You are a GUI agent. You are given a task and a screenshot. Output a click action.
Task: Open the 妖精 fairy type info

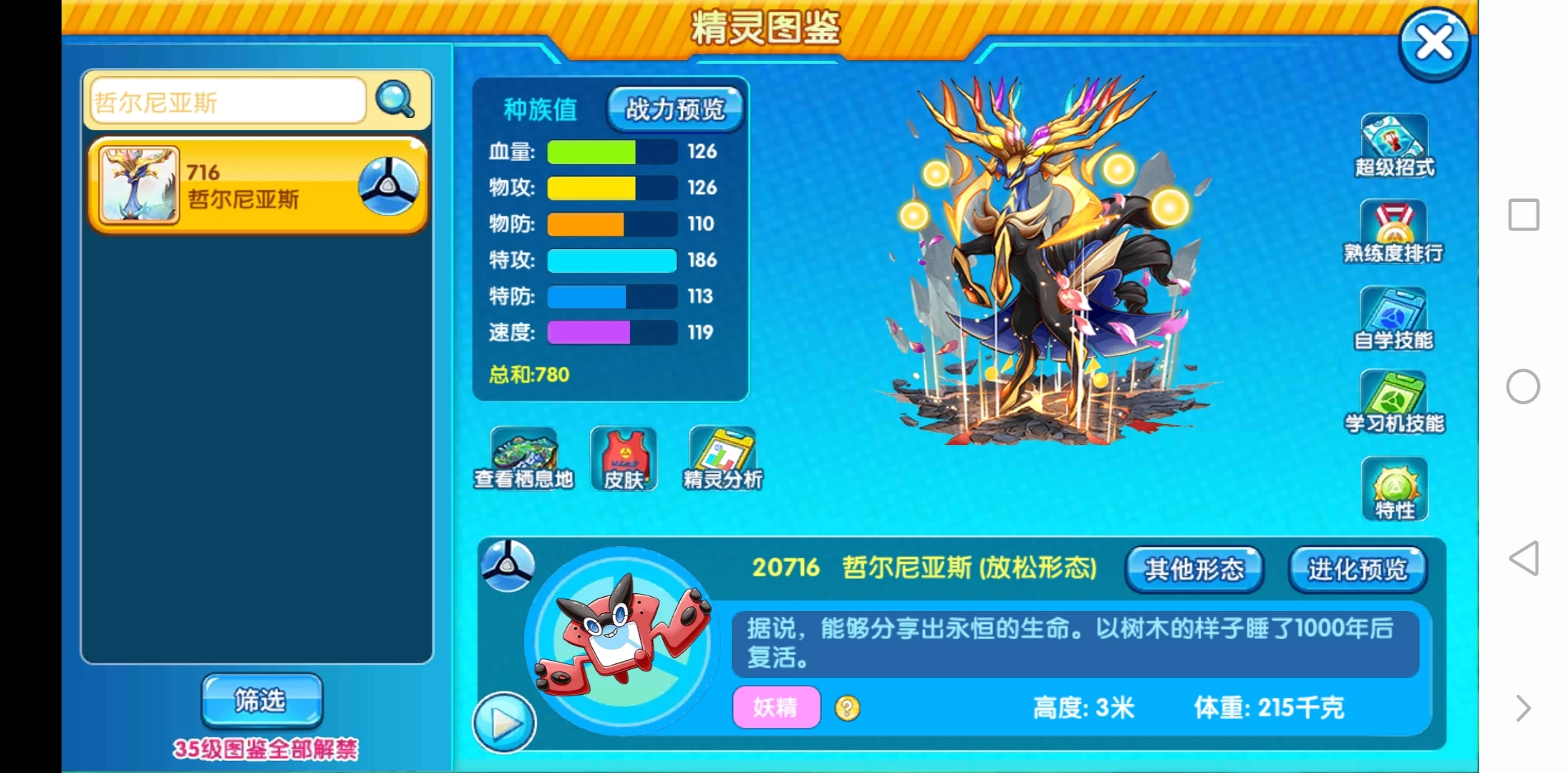pyautogui.click(x=775, y=707)
